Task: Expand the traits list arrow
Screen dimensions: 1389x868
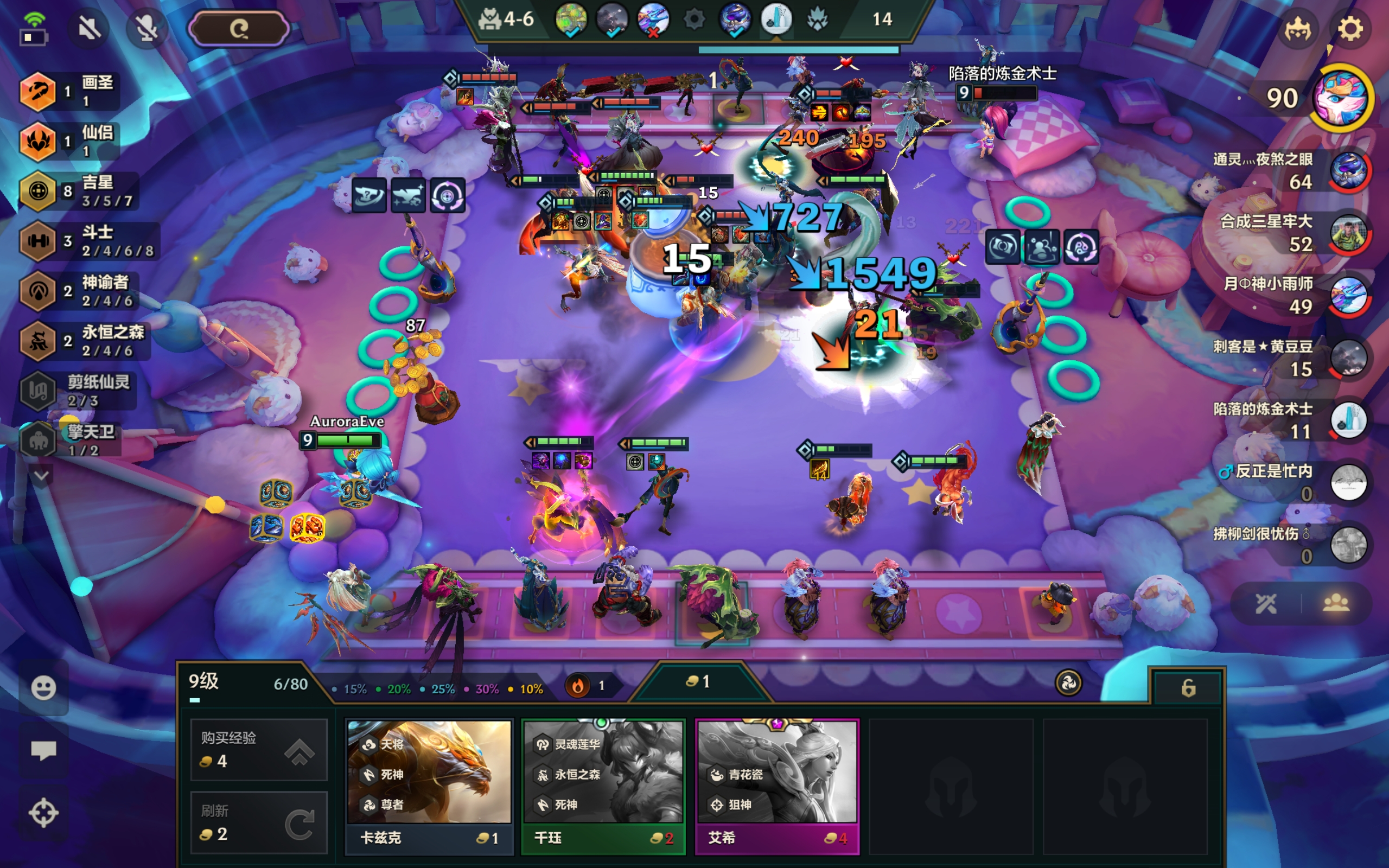Action: point(41,475)
